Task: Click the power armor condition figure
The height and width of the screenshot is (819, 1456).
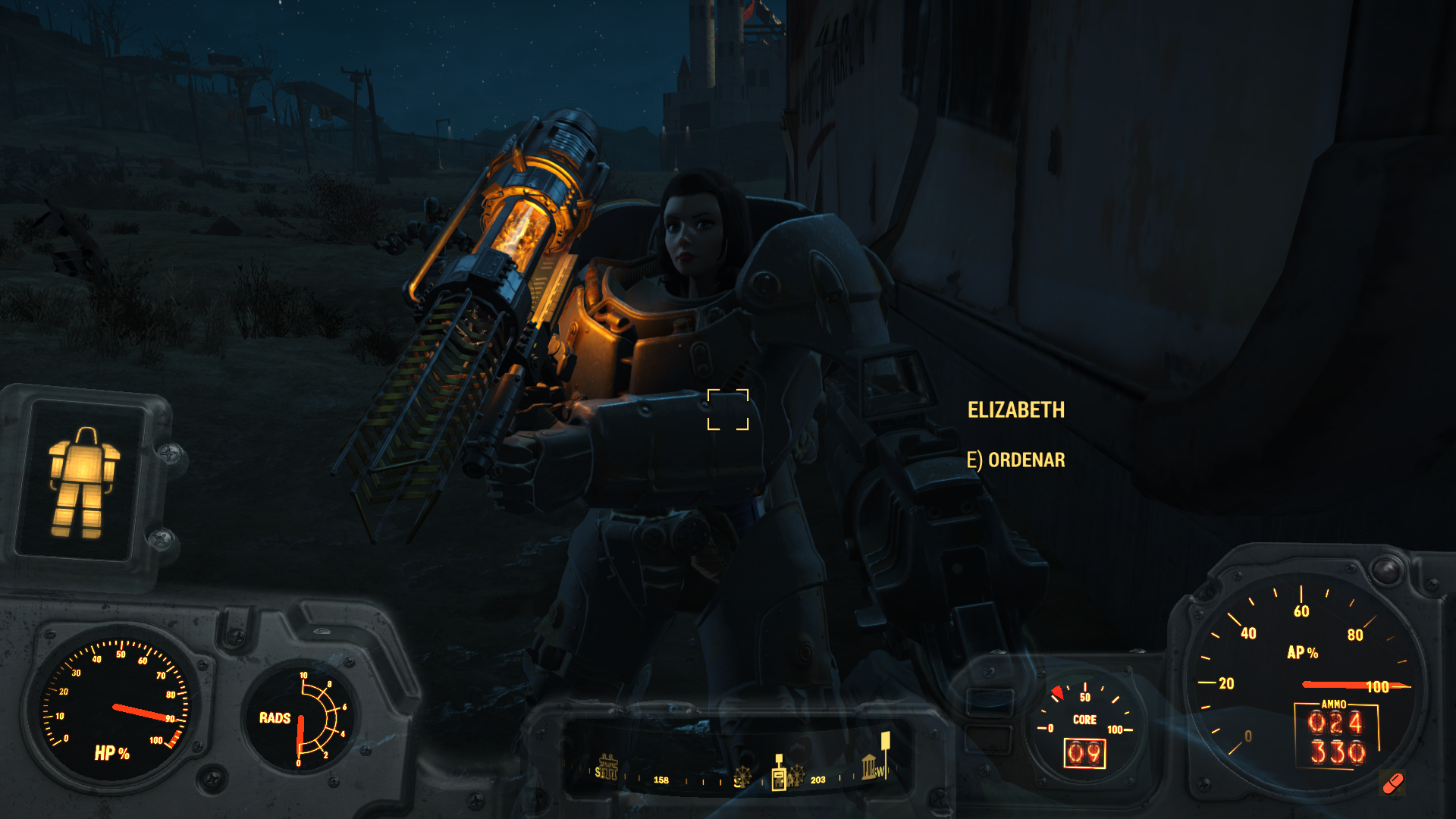Action: [x=83, y=482]
